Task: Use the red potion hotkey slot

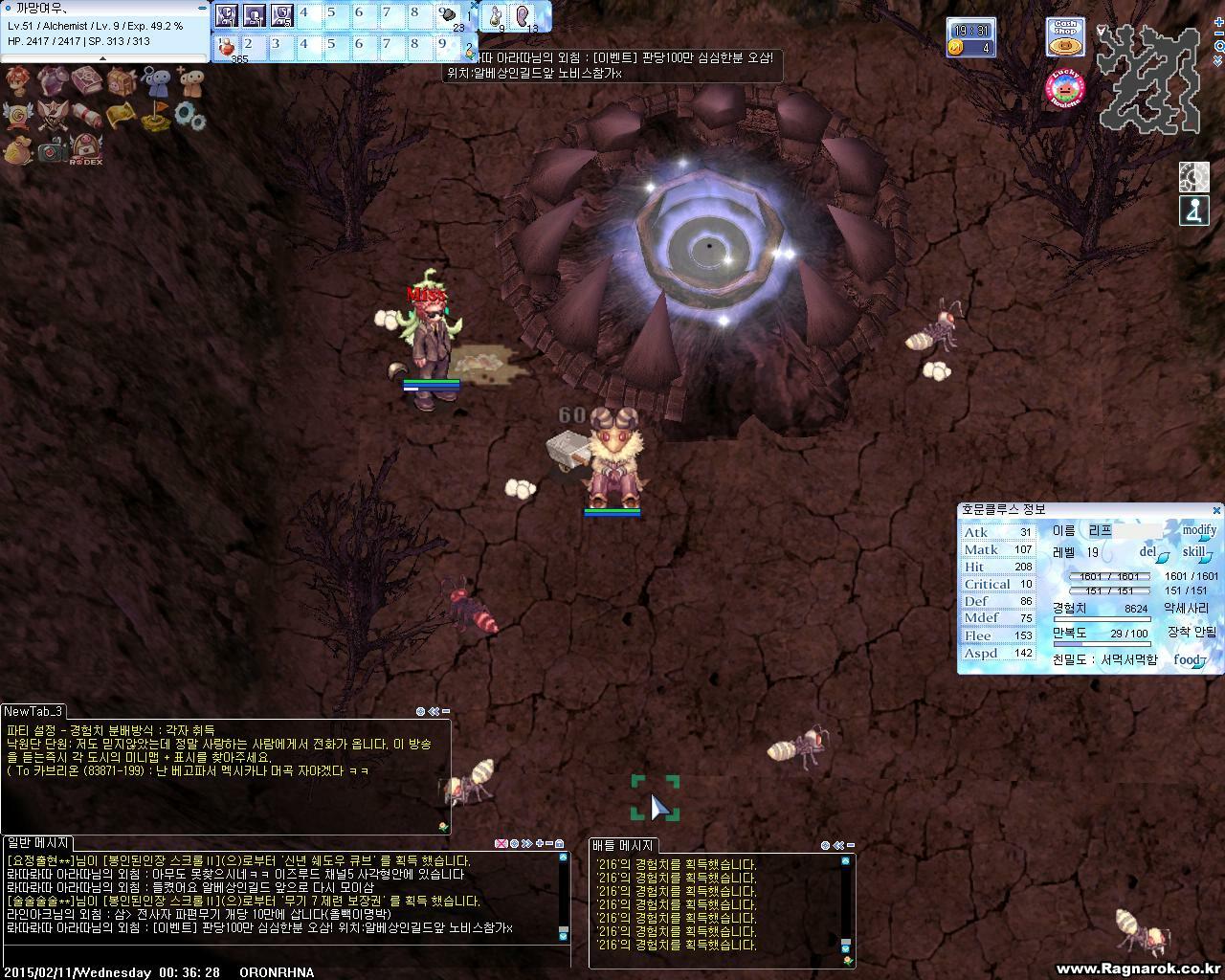Action: [x=226, y=46]
